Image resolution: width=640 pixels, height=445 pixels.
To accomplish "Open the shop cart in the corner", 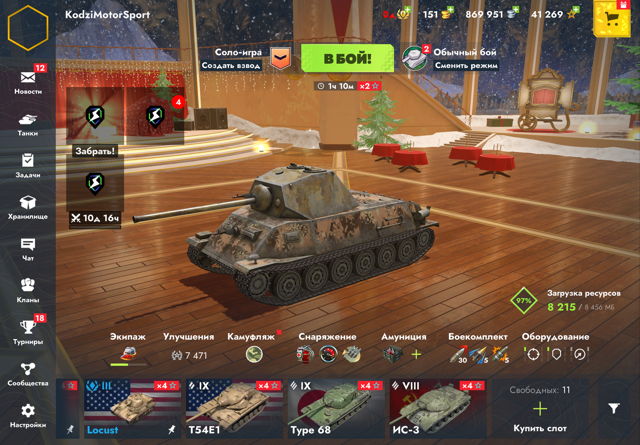I will [x=612, y=17].
